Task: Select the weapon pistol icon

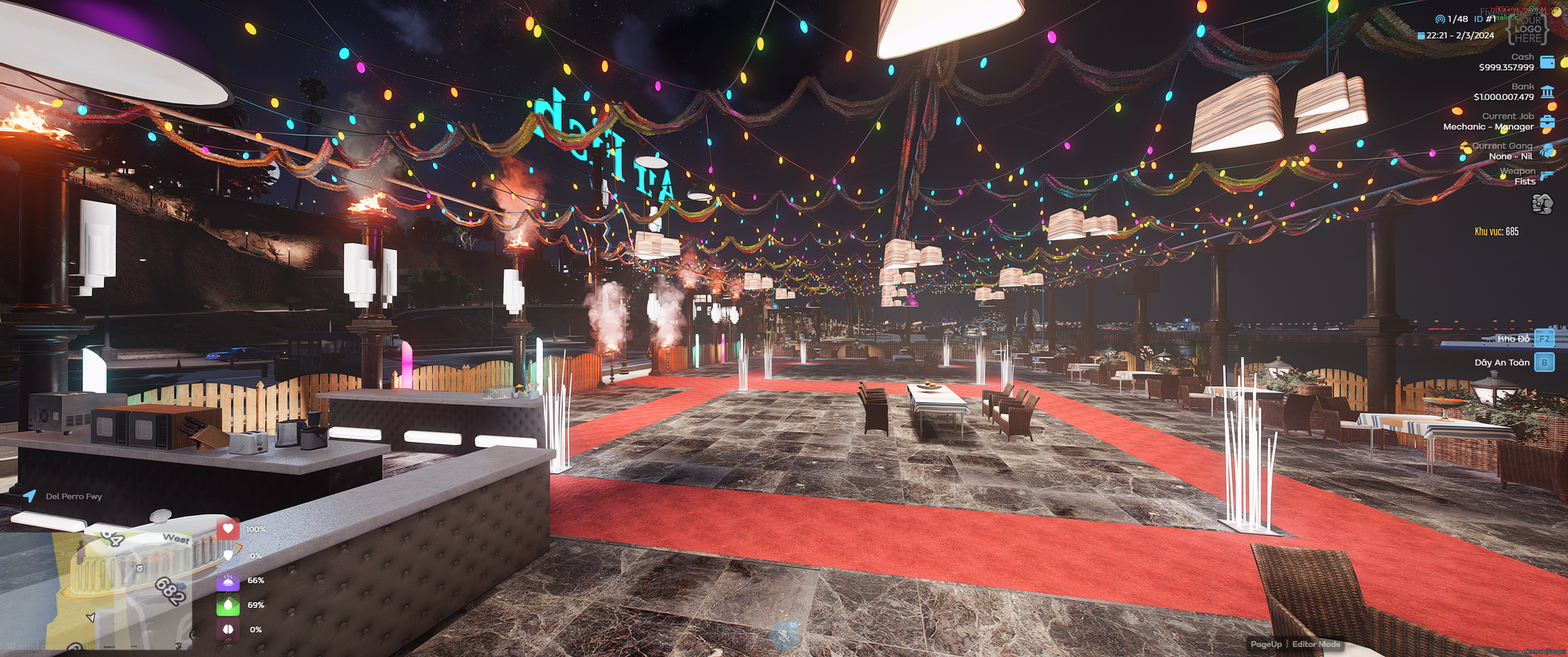Action: (1547, 176)
